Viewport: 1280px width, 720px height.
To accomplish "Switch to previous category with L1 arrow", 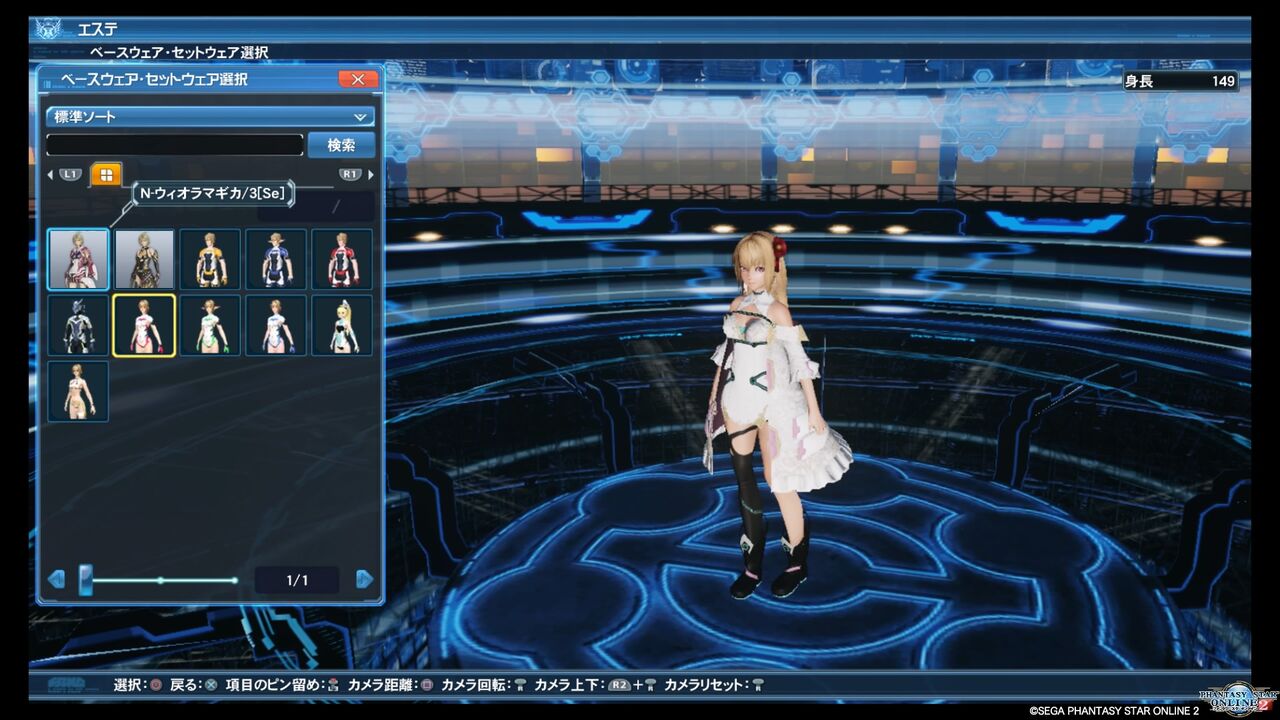I will click(x=50, y=173).
